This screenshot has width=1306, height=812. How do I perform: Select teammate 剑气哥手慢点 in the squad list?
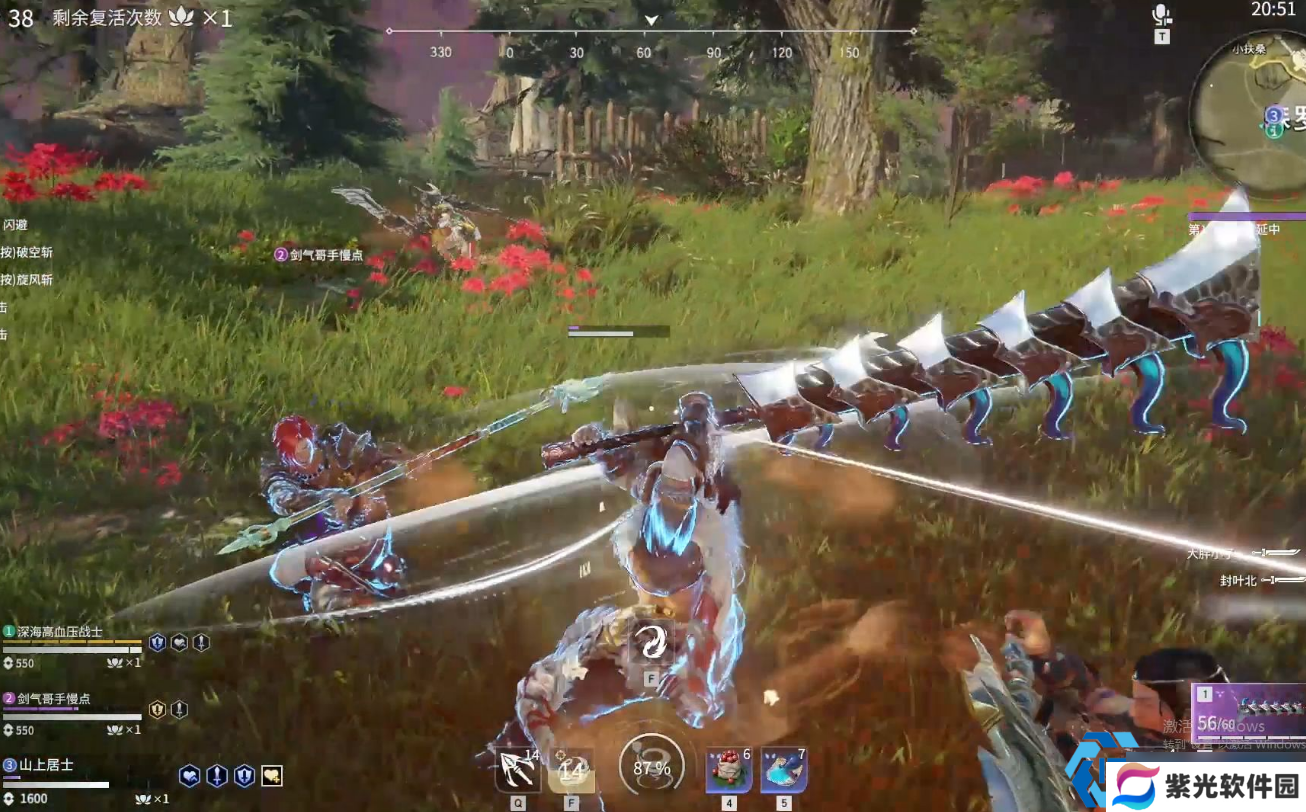[54, 699]
